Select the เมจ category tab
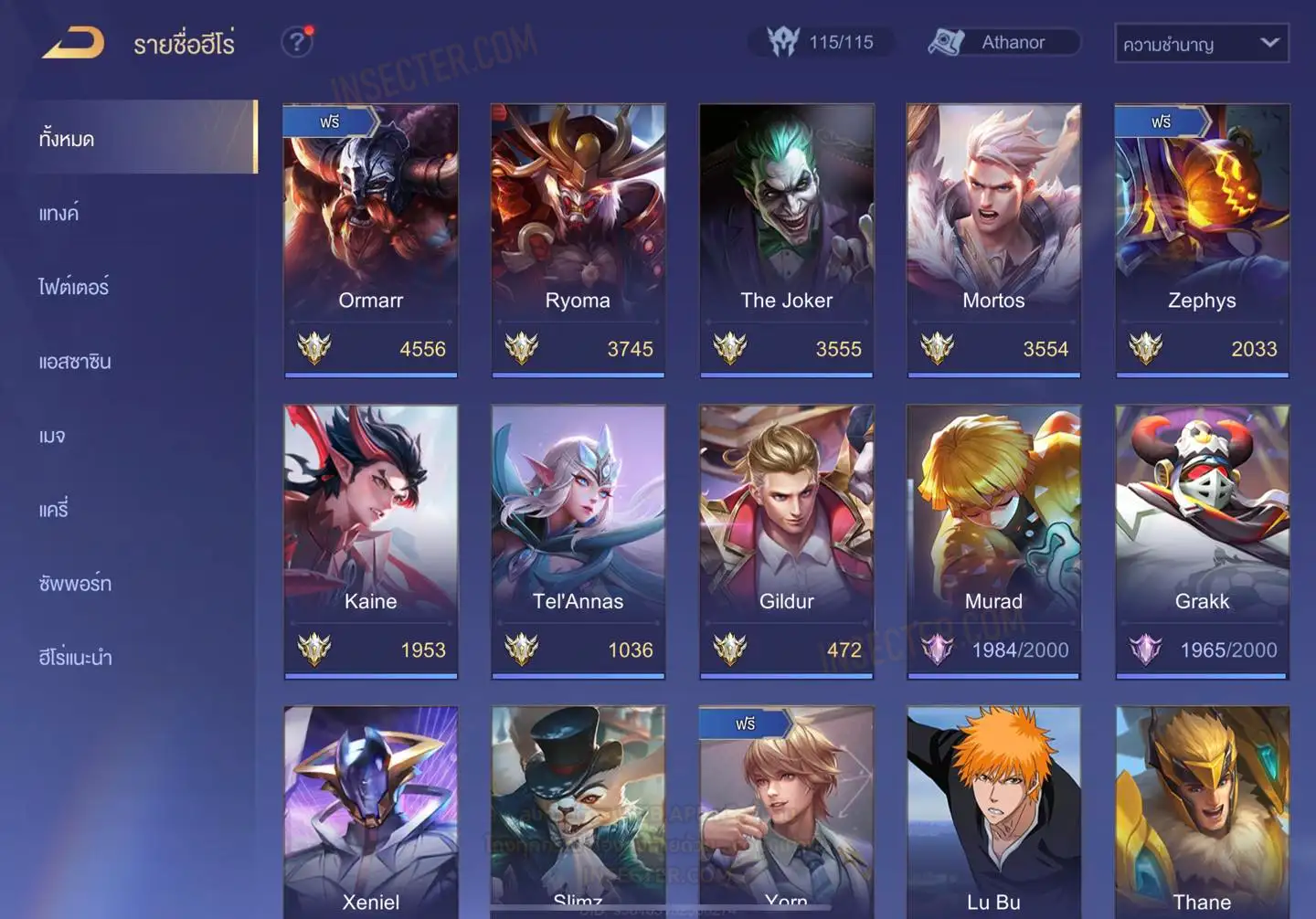 click(52, 436)
